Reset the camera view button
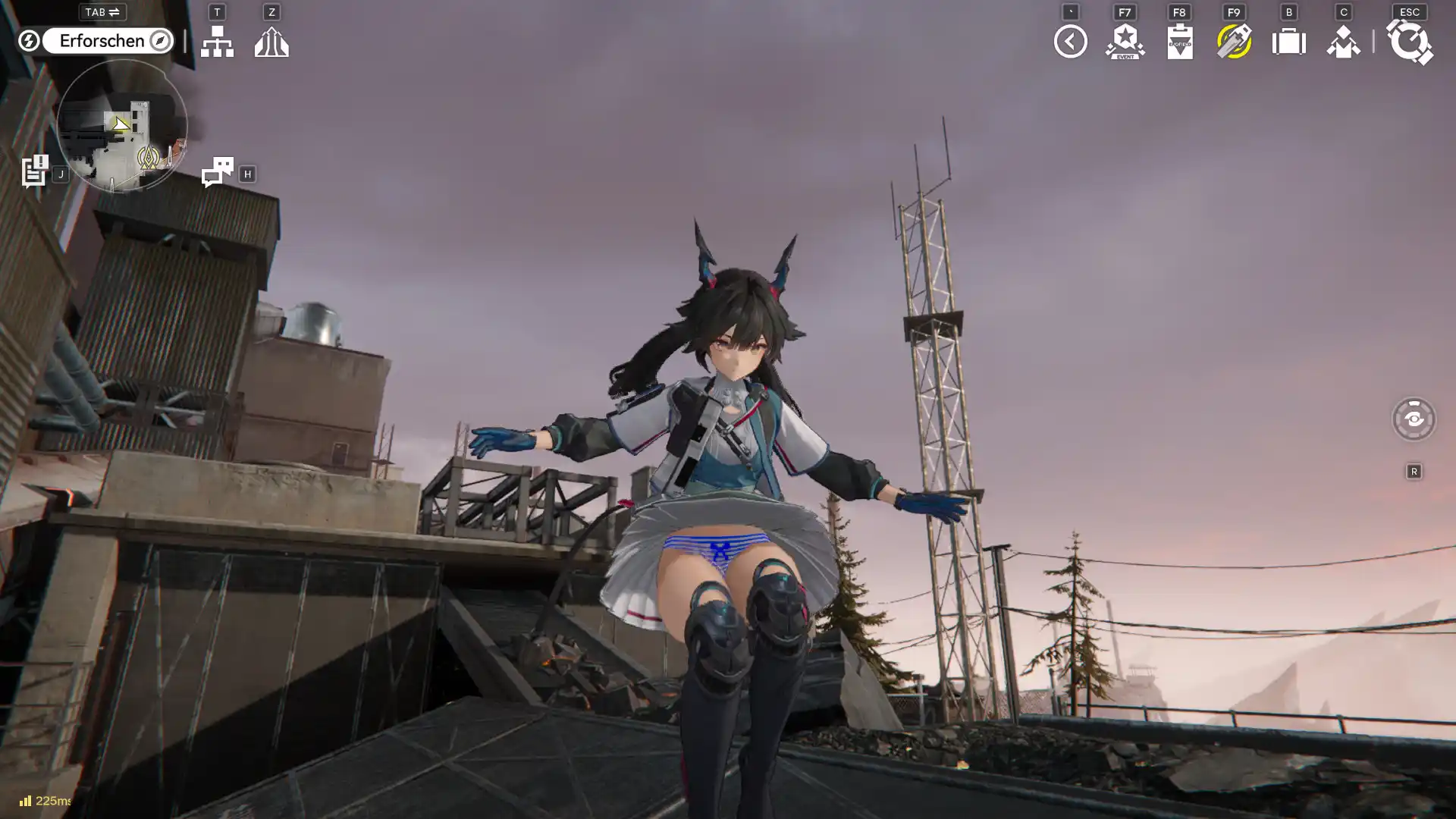 [x=1414, y=419]
